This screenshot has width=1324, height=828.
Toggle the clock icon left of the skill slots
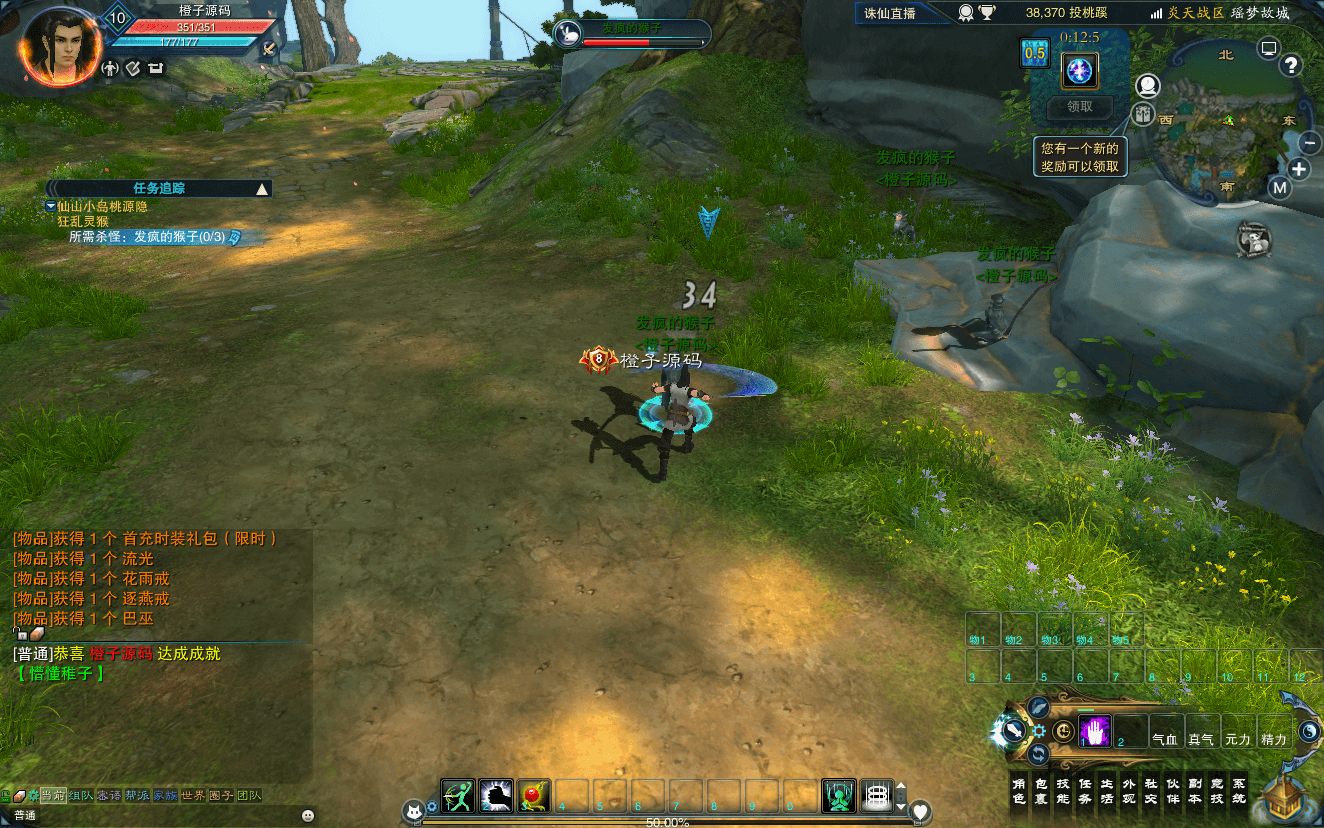(x=1063, y=731)
